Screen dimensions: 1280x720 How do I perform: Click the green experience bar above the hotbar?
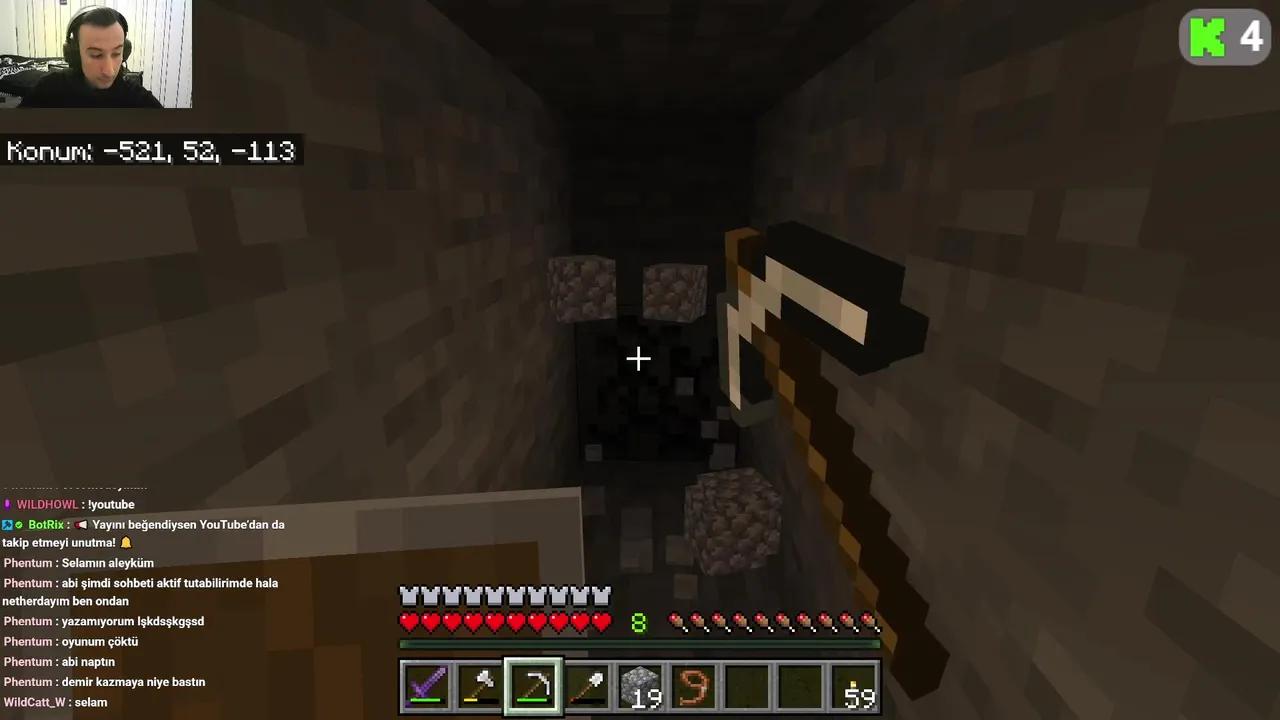point(640,645)
